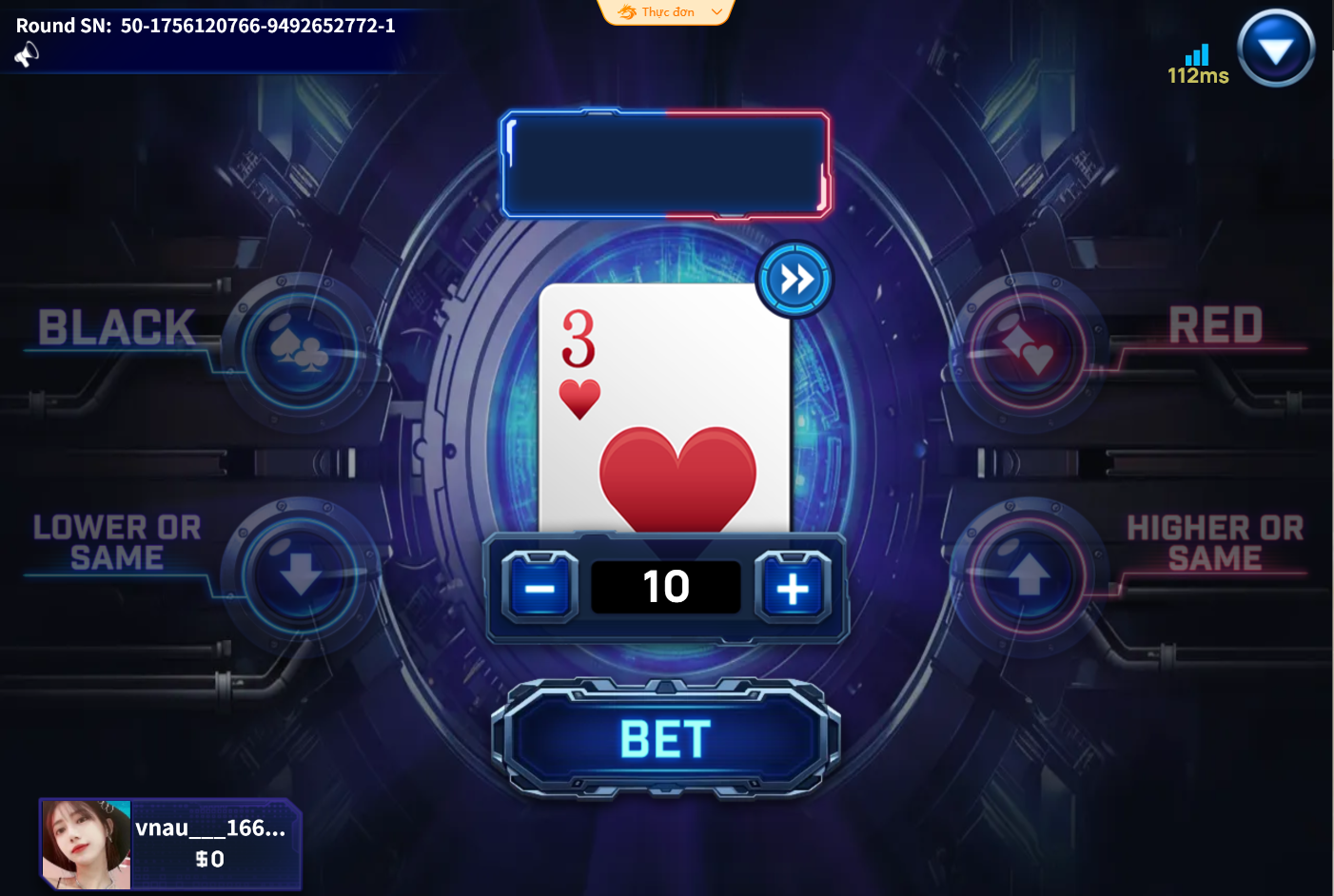Collapse the game view with the circular arrow button
This screenshot has height=896, width=1334.
1275,48
